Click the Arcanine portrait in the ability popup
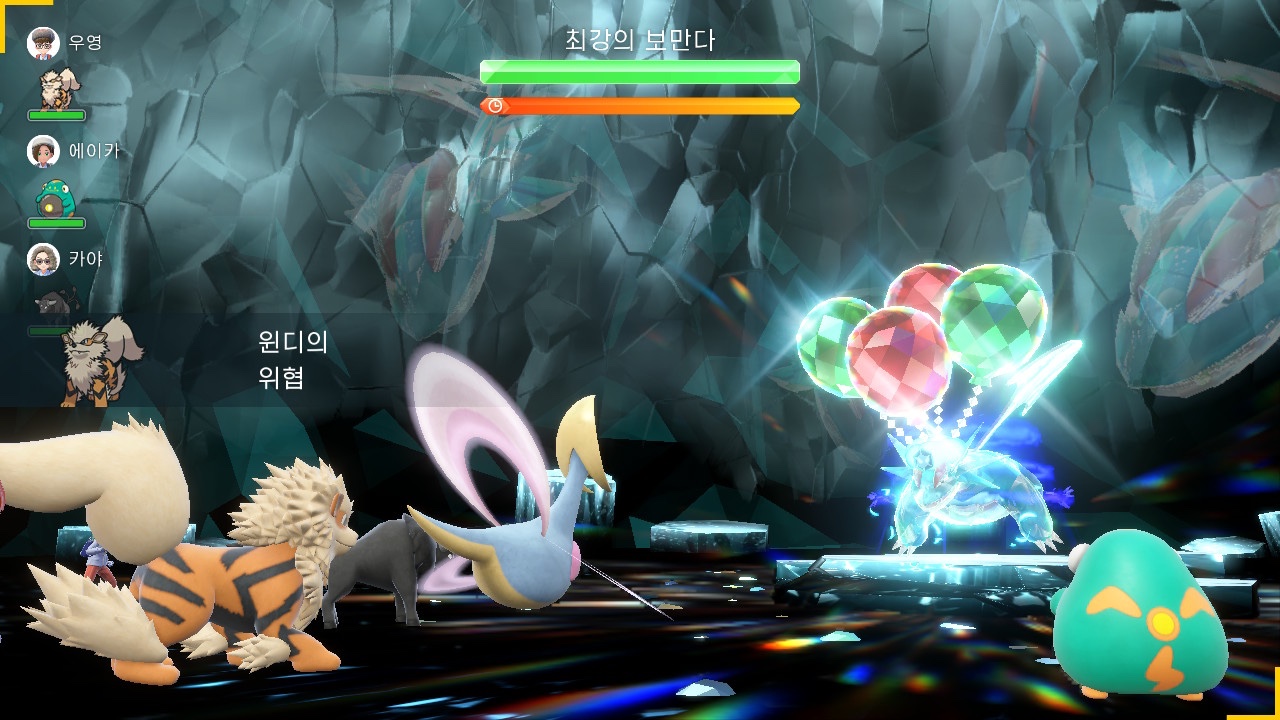 [100, 360]
